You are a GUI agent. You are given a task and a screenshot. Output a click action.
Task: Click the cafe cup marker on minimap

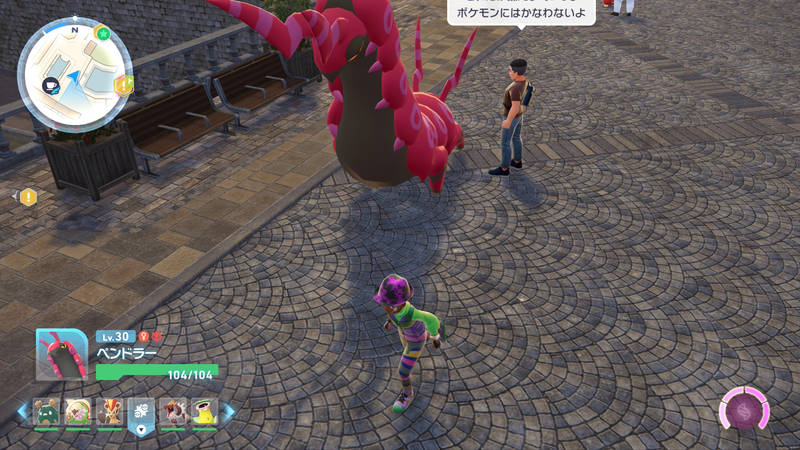[x=50, y=87]
